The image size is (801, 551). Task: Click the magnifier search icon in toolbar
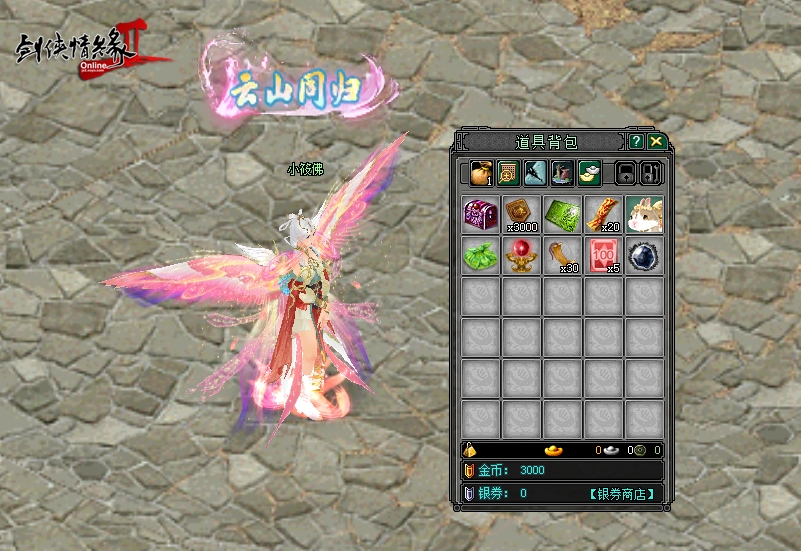click(x=508, y=173)
